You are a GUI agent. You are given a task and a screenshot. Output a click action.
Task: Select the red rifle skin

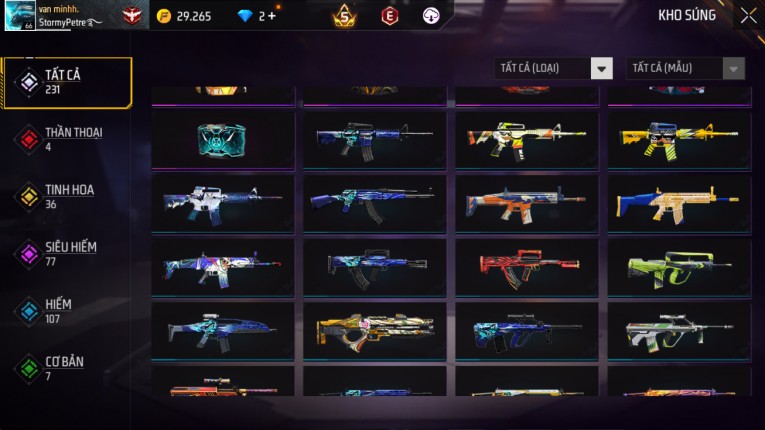(x=526, y=265)
